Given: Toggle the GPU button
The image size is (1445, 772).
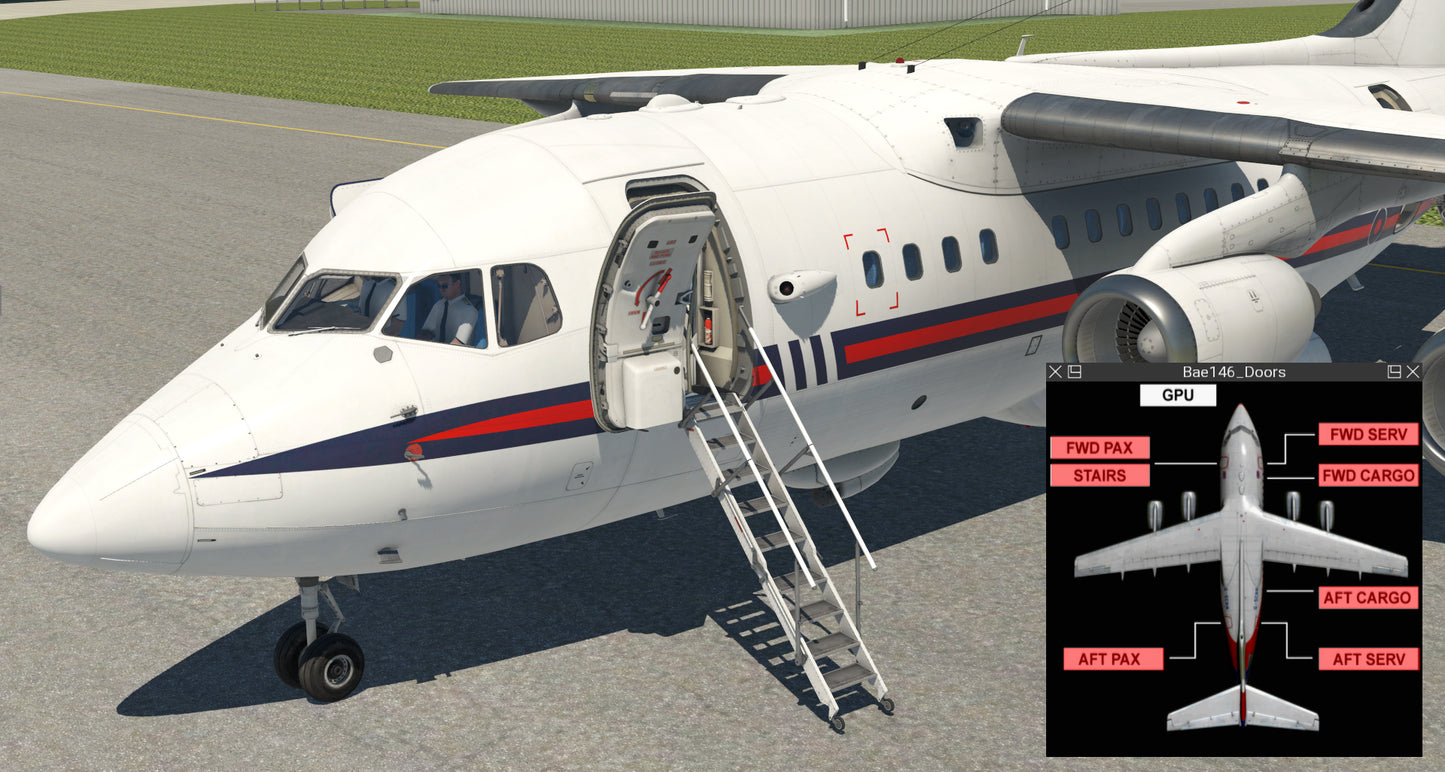Looking at the screenshot, I should (1177, 395).
